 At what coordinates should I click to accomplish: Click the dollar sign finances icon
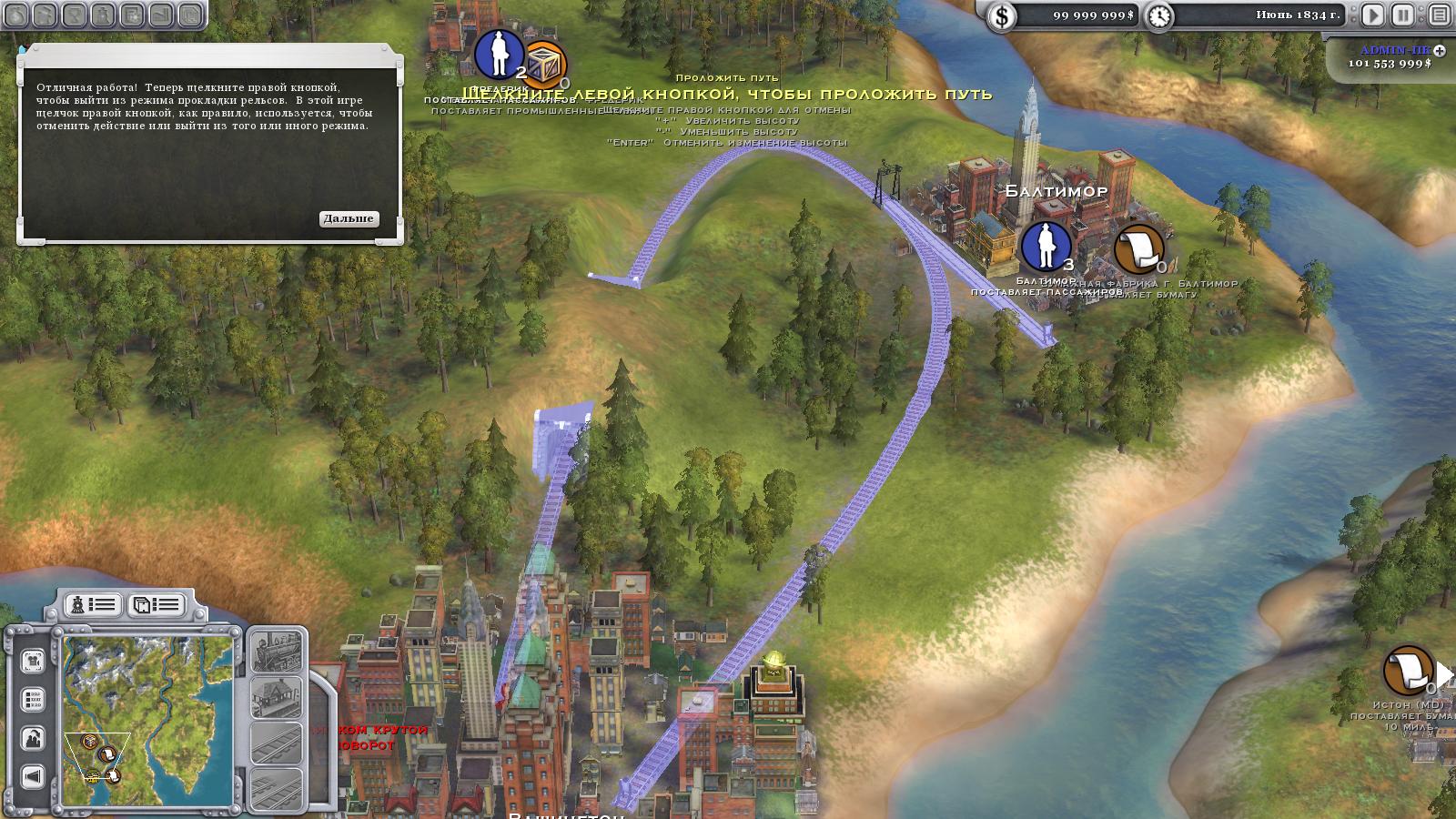click(1002, 15)
